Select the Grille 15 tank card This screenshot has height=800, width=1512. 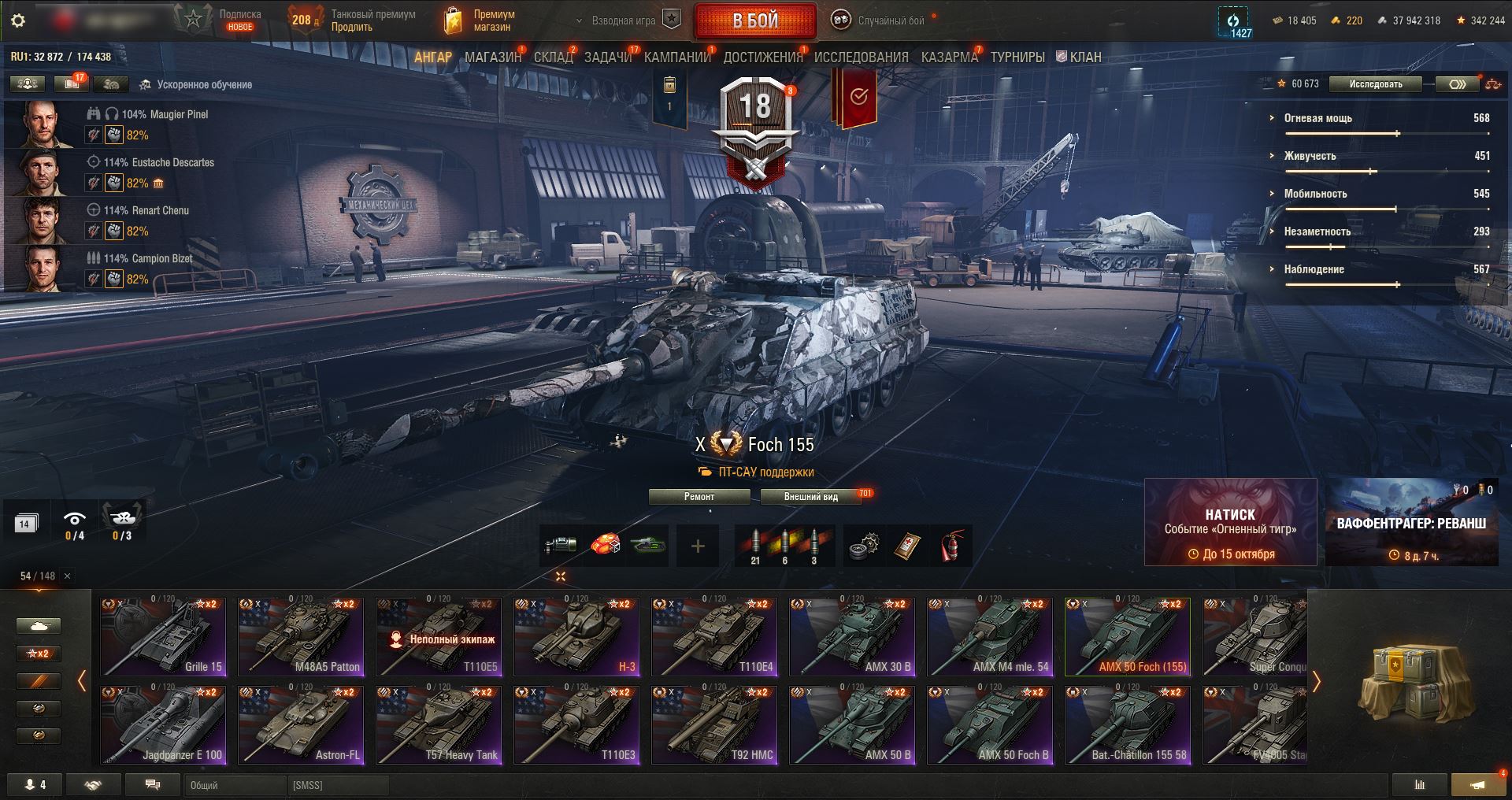tap(163, 636)
